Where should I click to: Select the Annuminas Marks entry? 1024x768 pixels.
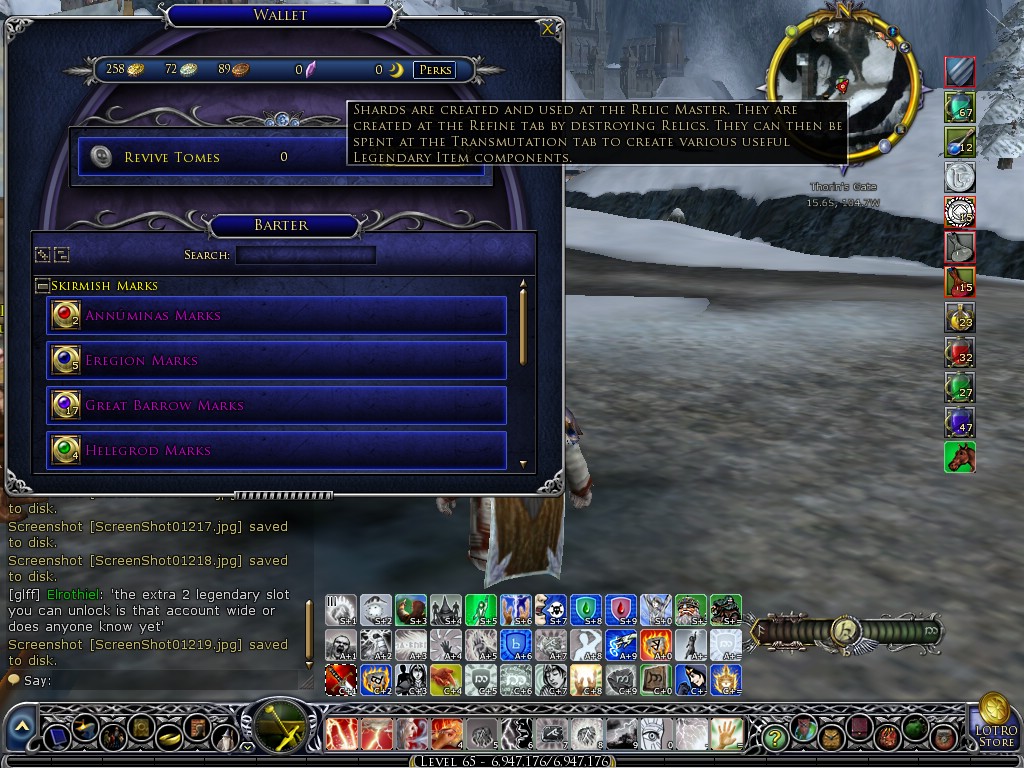pos(276,316)
